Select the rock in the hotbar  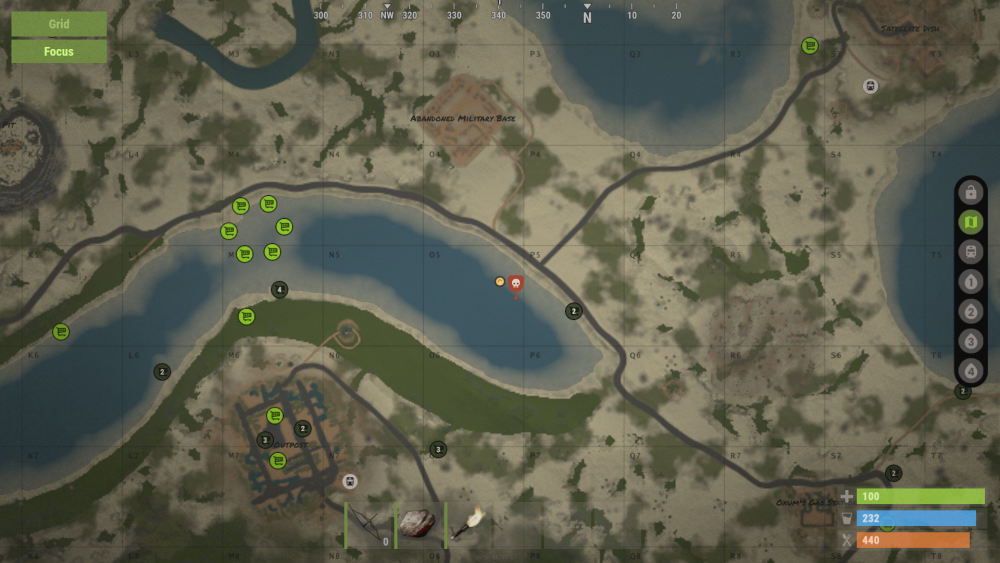(419, 525)
